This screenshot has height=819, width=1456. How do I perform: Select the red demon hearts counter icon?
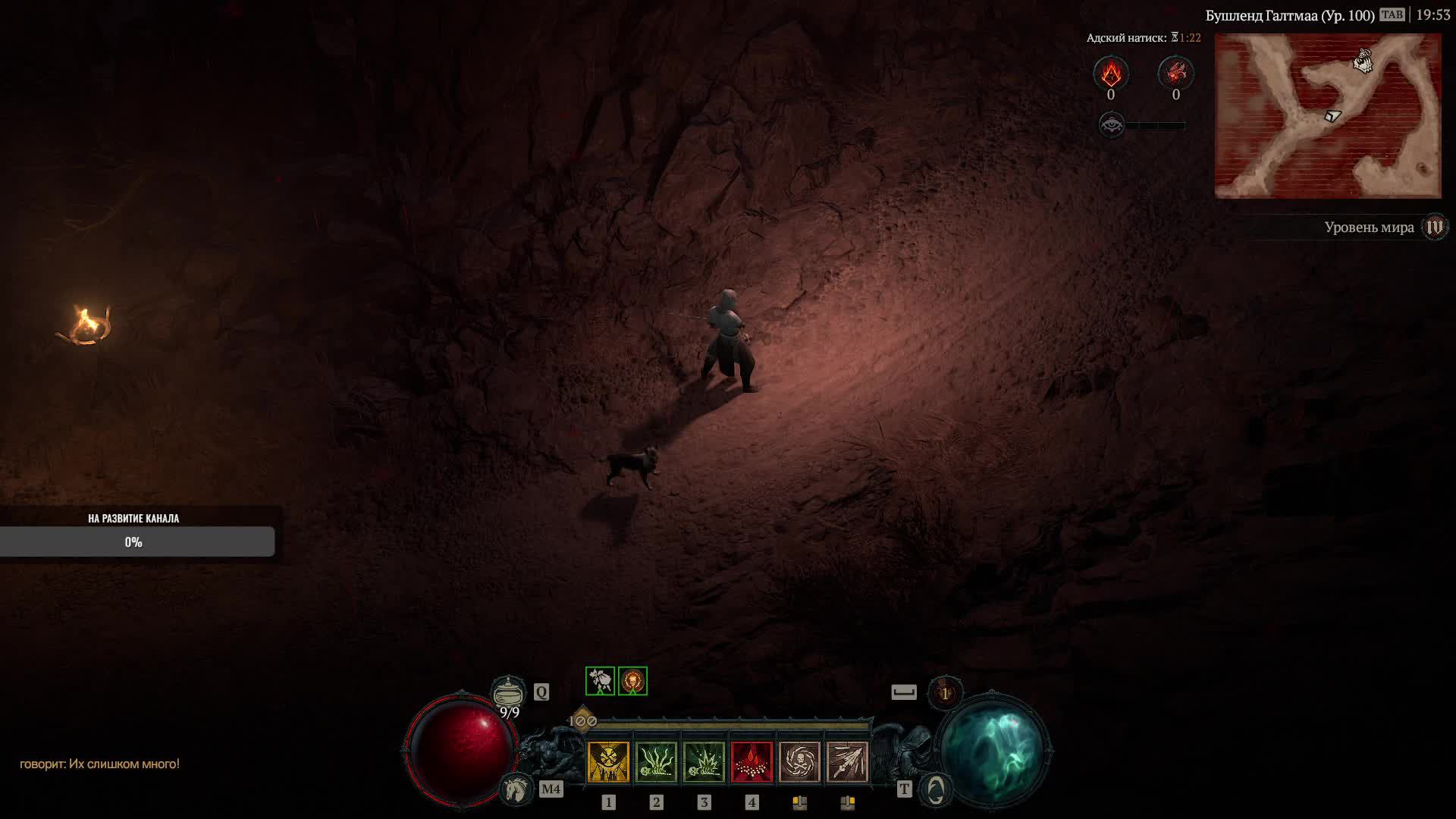[1175, 74]
